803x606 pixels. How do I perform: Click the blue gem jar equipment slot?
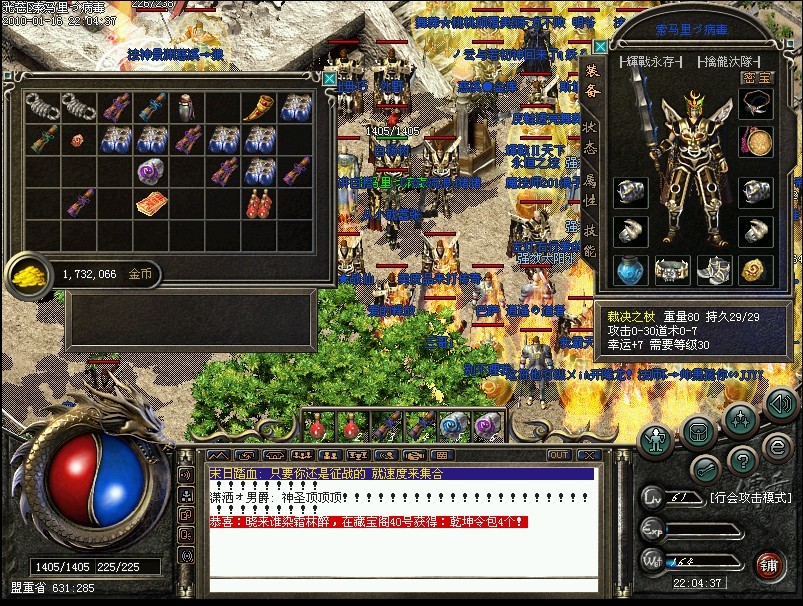point(629,270)
